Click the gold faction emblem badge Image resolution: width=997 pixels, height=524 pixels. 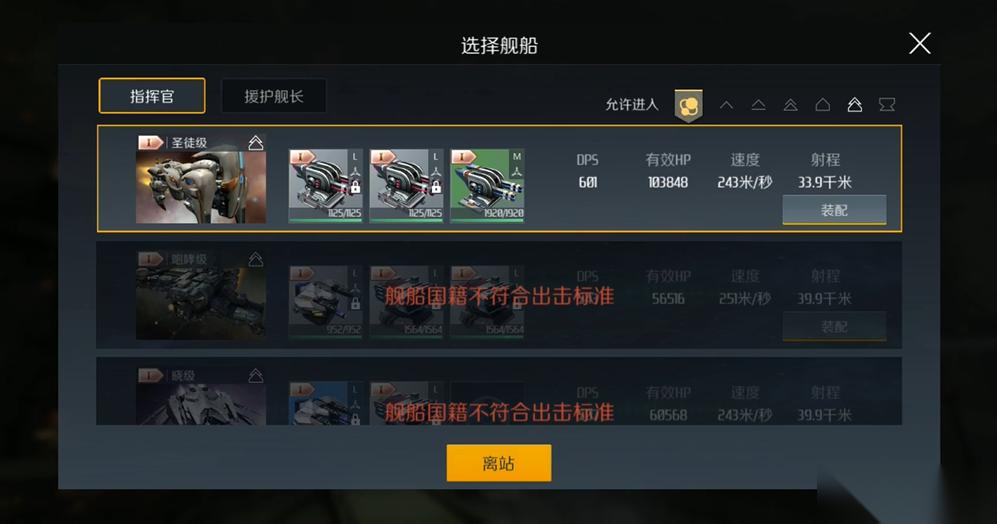pyautogui.click(x=688, y=104)
